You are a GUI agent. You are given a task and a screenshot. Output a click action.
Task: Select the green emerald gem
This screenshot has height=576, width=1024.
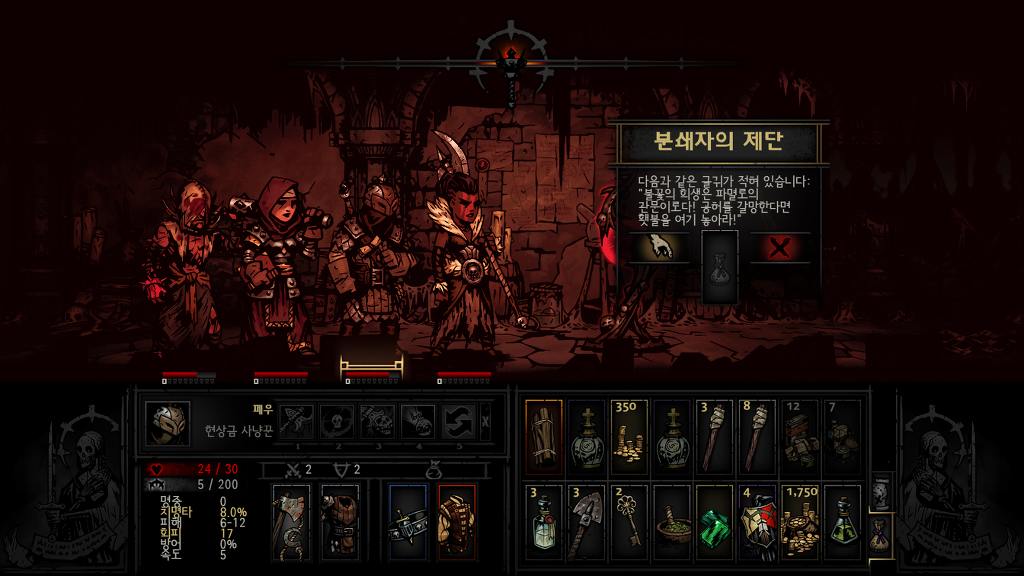[715, 519]
